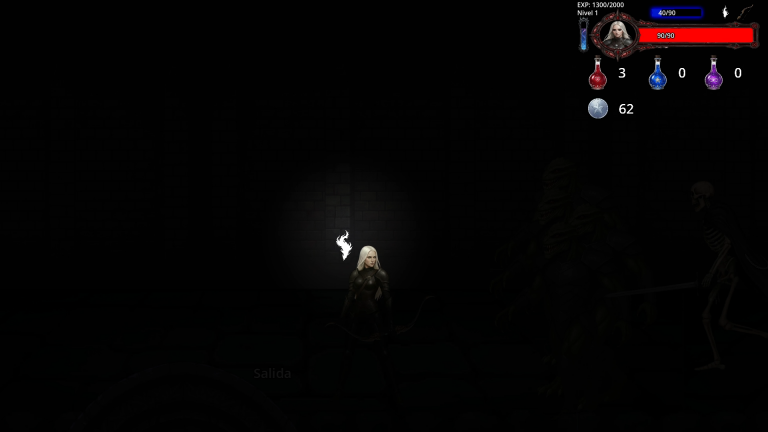Select the white flame spell icon in the HUD
Screen dimensions: 768x432
coord(726,13)
